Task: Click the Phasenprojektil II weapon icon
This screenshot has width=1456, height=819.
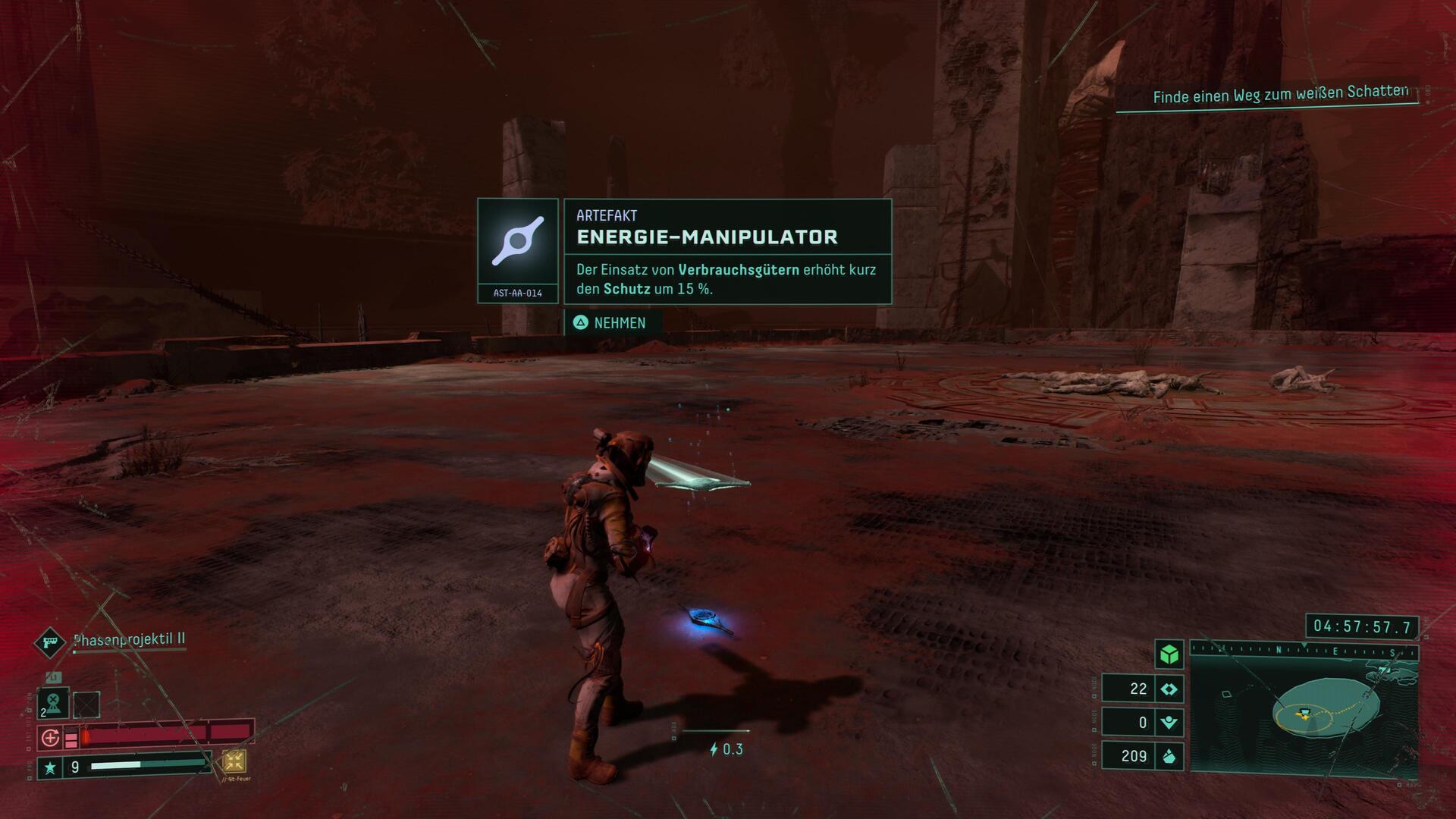Action: 50,642
